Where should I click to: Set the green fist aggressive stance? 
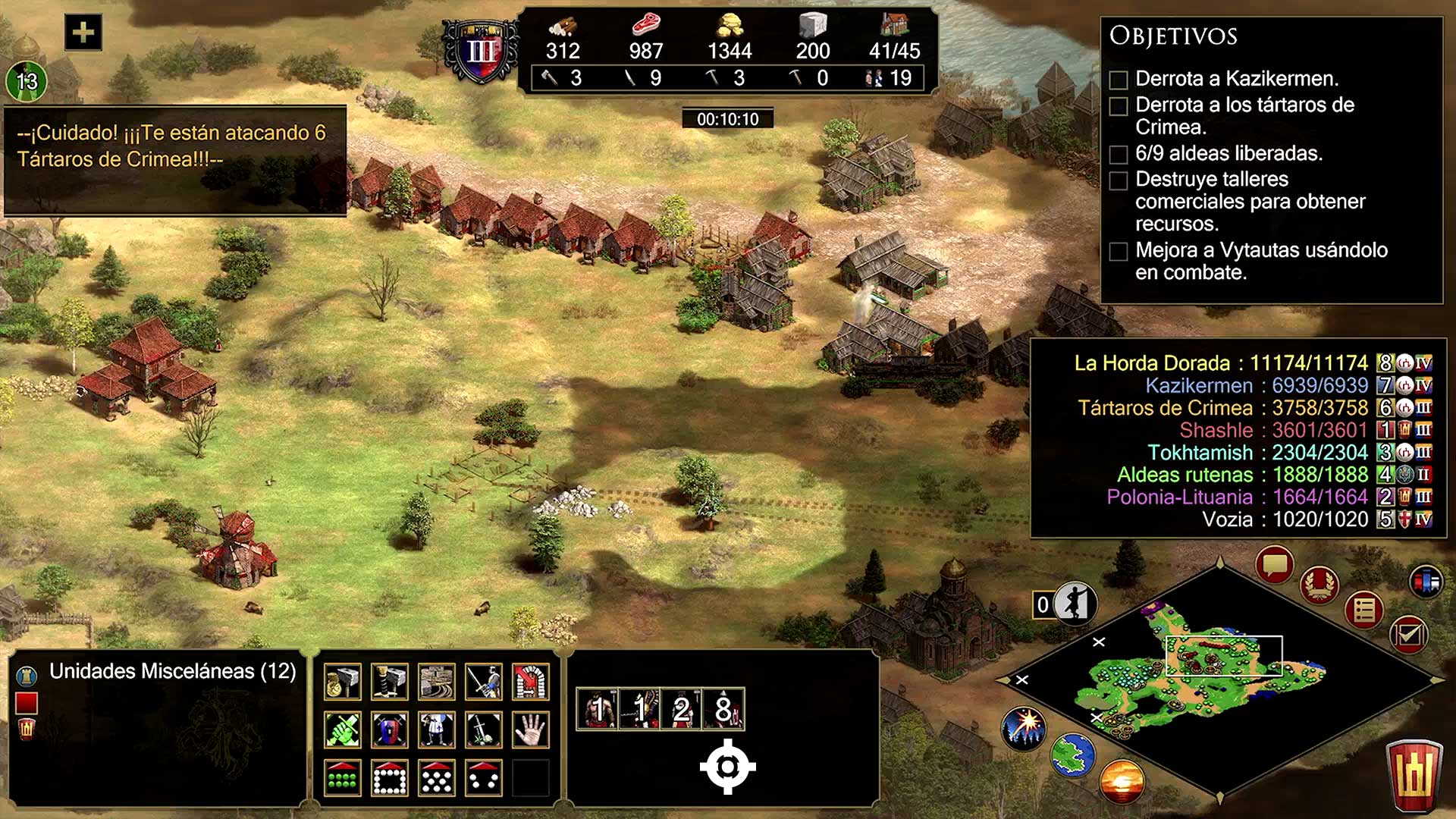tap(343, 730)
